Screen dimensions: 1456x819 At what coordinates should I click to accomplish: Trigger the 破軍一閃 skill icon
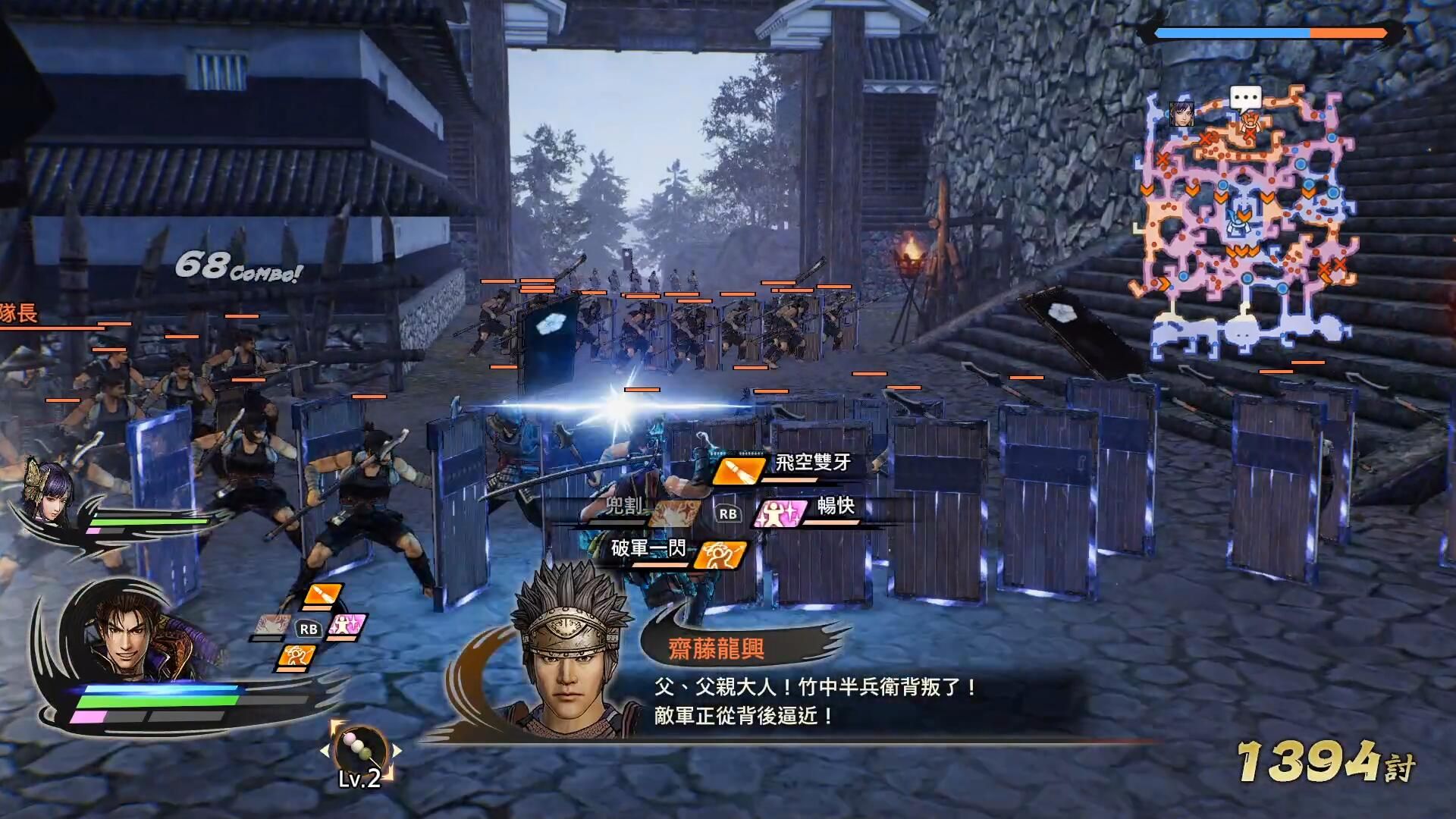(x=720, y=555)
